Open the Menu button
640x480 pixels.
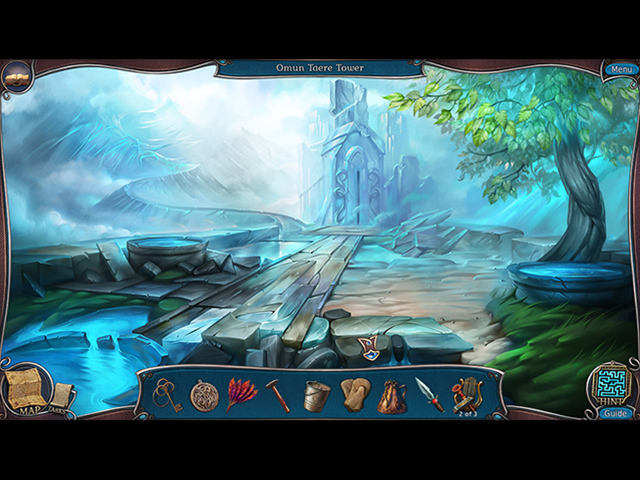(x=620, y=69)
